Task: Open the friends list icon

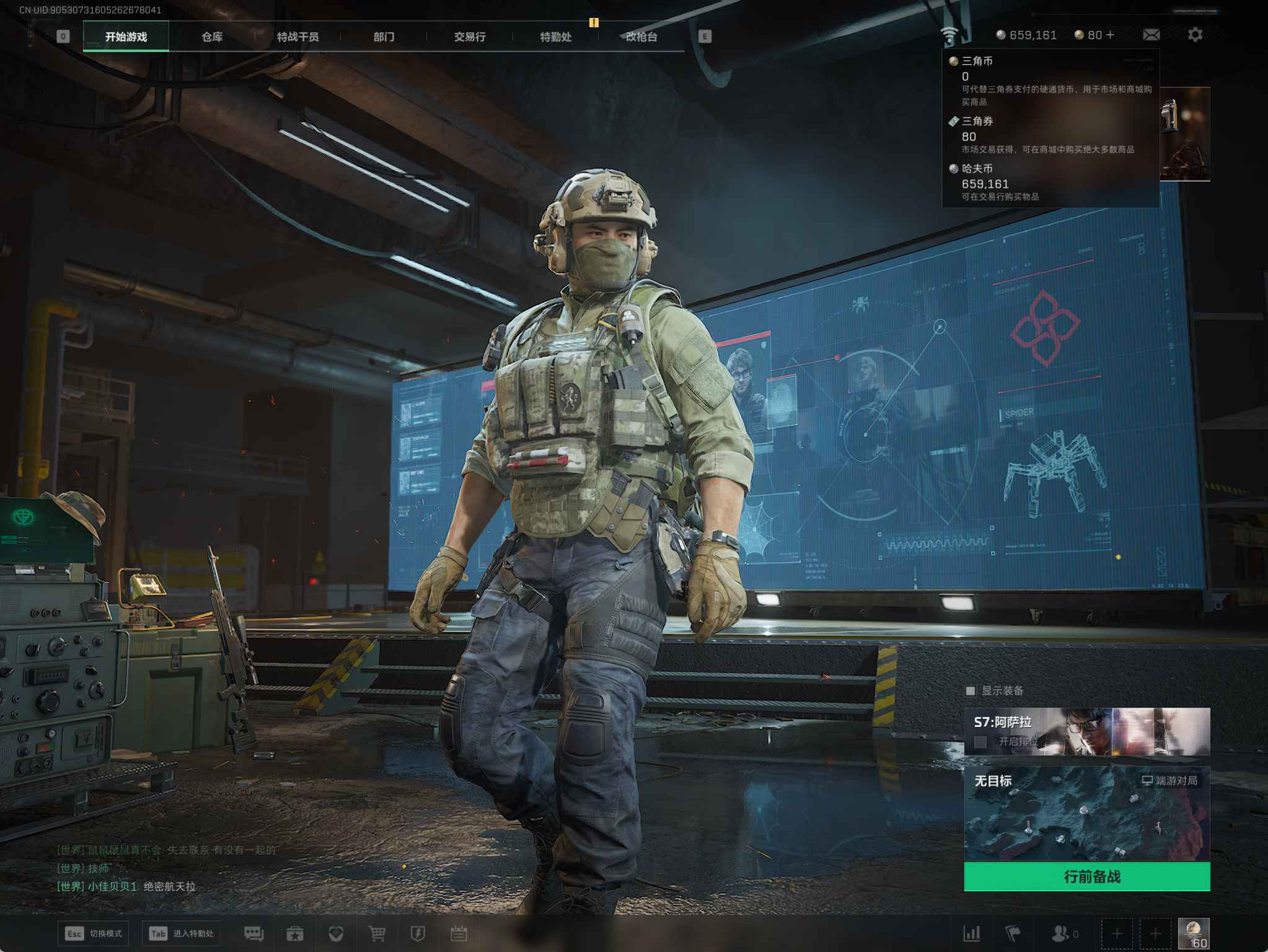Action: pyautogui.click(x=1061, y=933)
